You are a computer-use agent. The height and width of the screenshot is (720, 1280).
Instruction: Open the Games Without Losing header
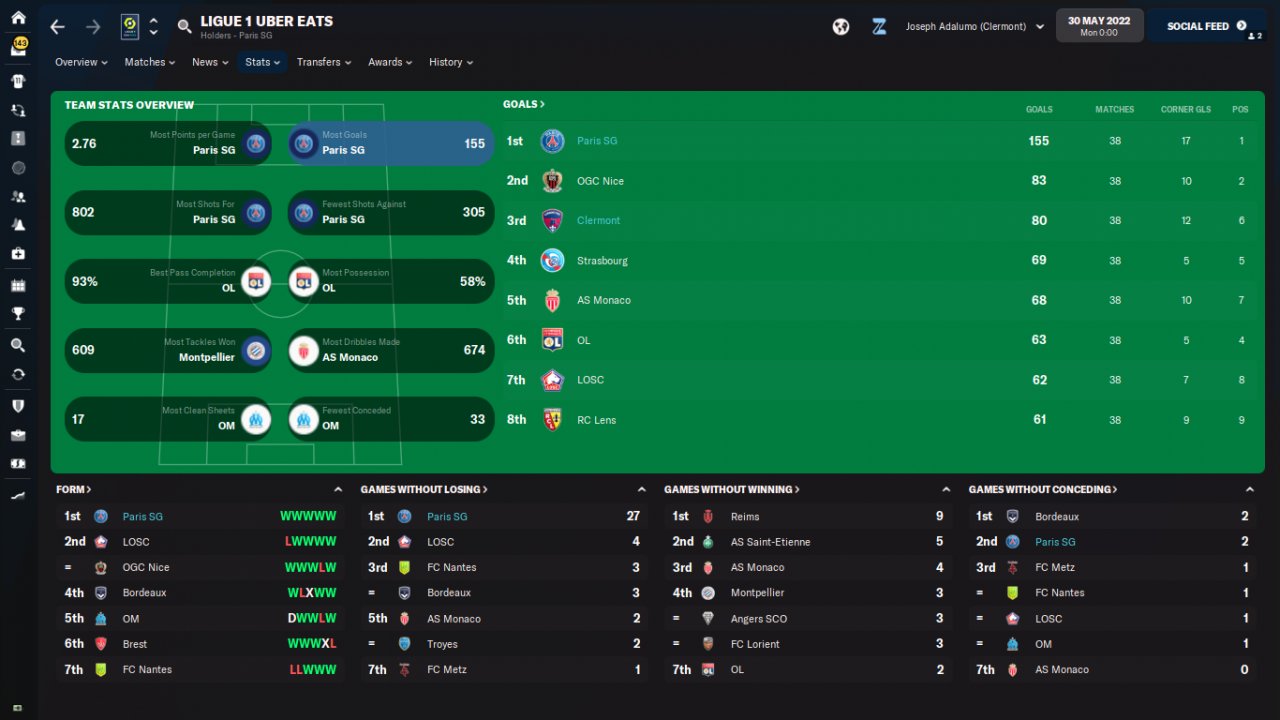[424, 489]
